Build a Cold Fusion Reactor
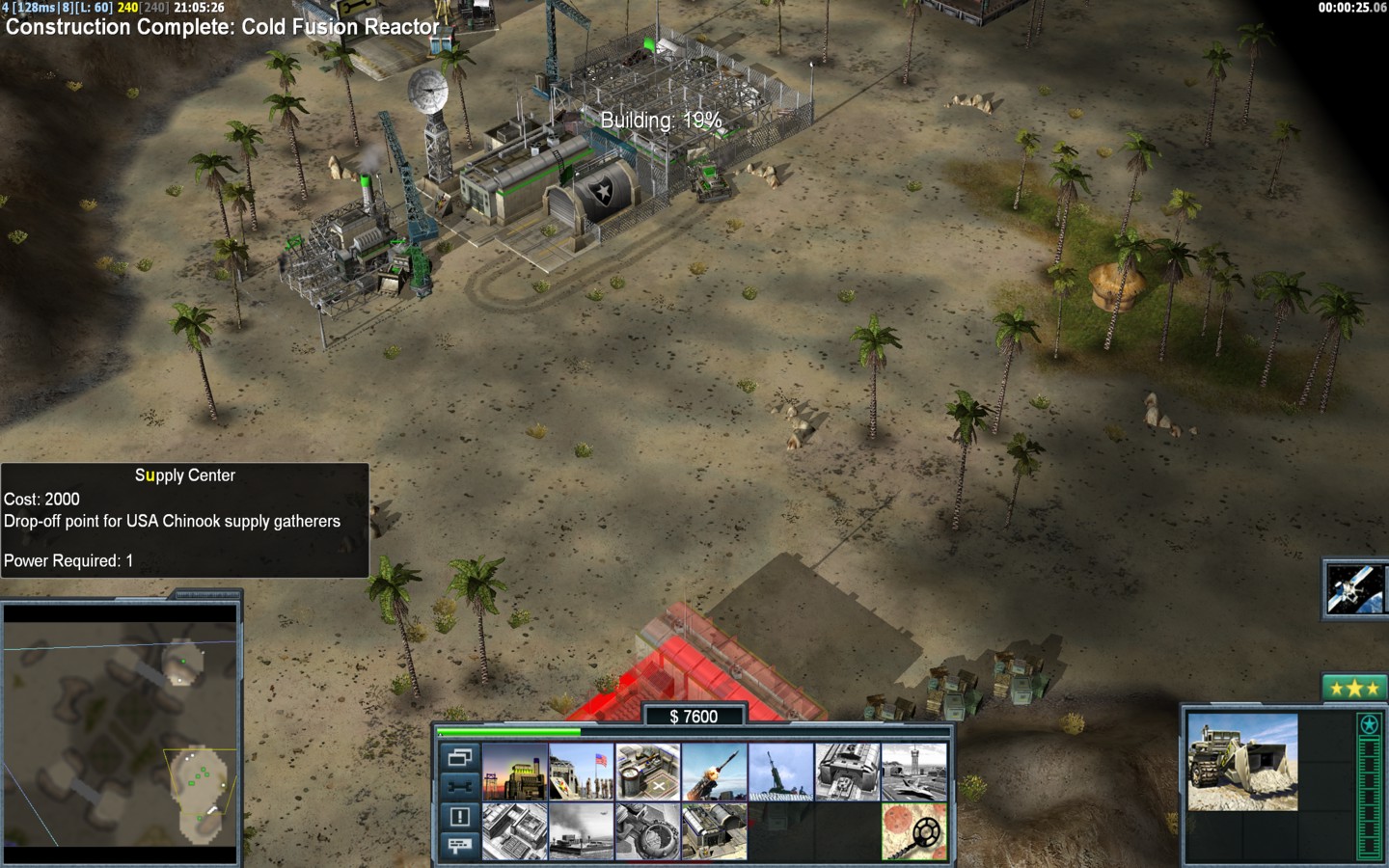This screenshot has height=868, width=1389. coord(515,772)
